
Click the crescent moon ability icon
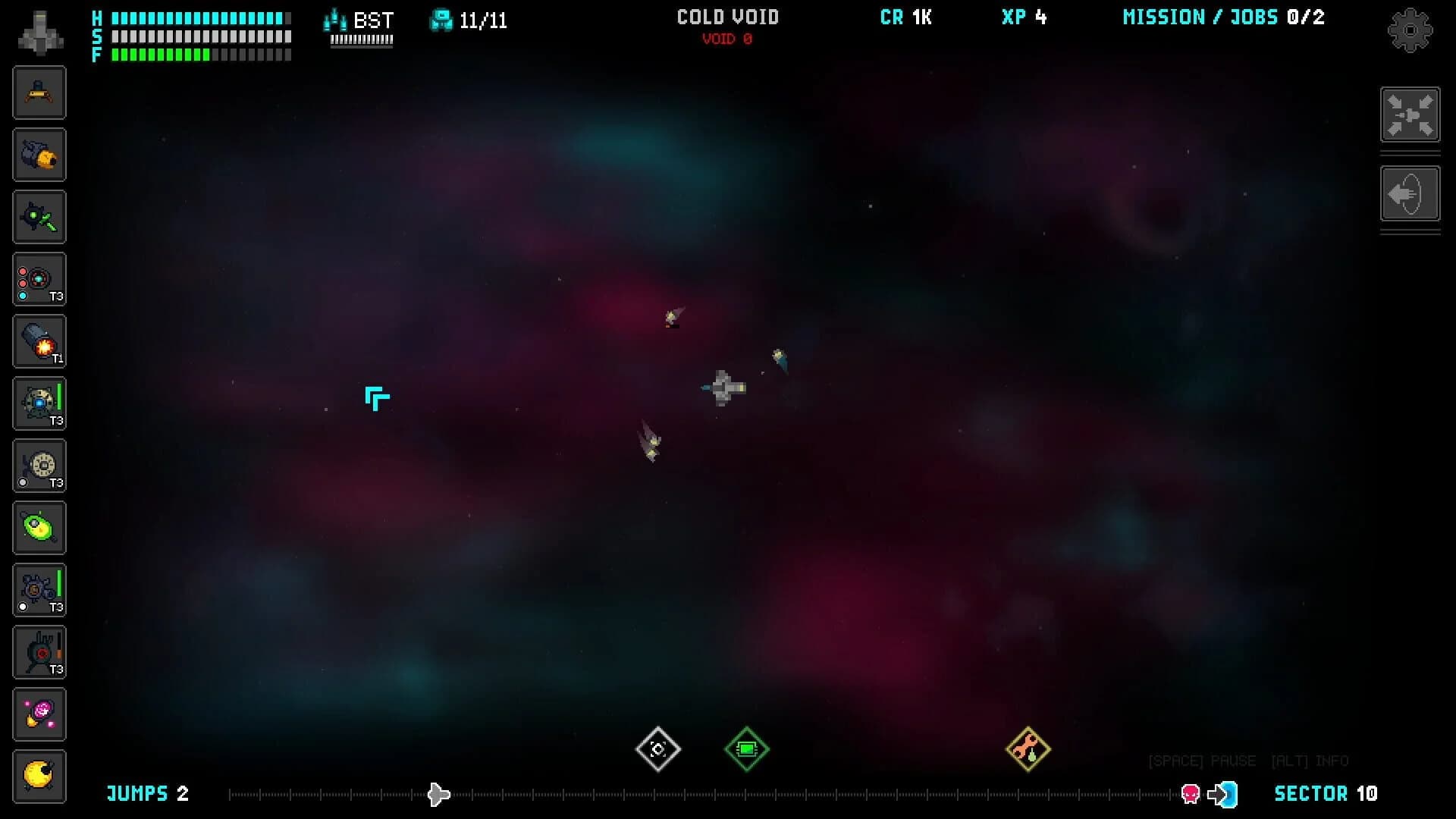[39, 776]
